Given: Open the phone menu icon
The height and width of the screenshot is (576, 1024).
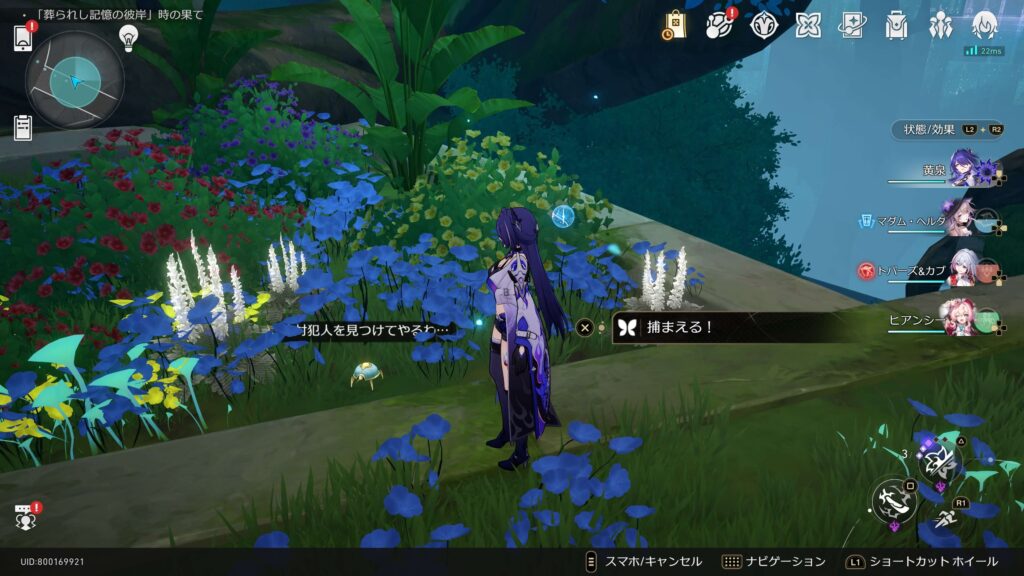Looking at the screenshot, I should [x=23, y=38].
